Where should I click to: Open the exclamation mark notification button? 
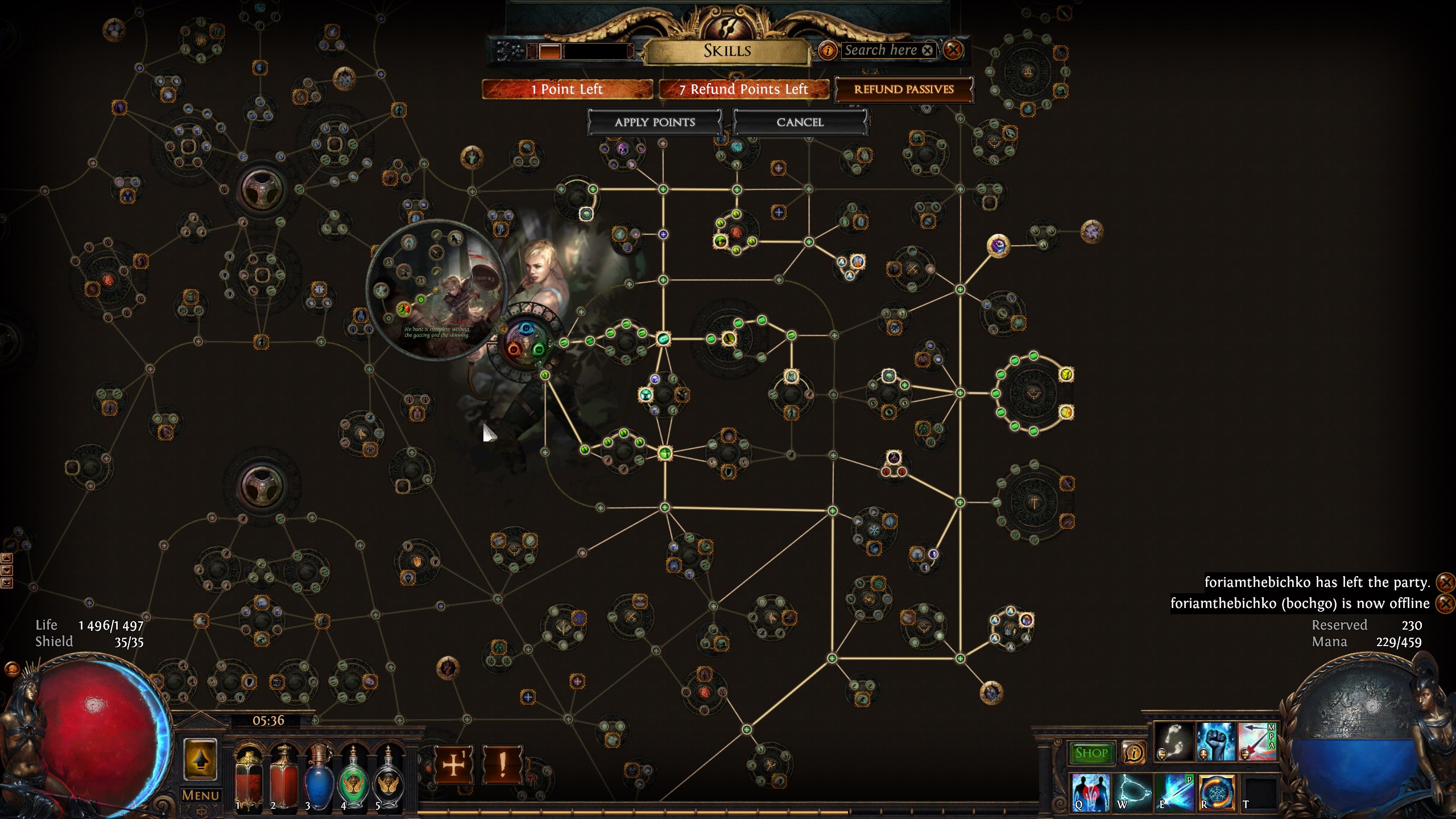coord(502,765)
